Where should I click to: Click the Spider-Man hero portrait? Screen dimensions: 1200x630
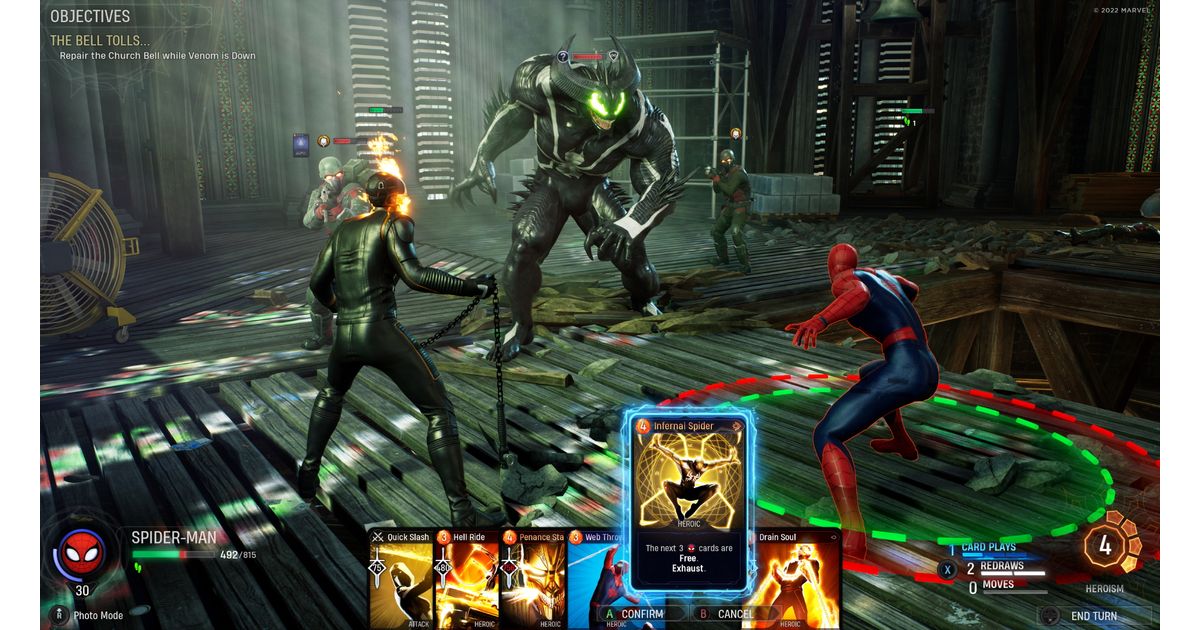tap(82, 552)
